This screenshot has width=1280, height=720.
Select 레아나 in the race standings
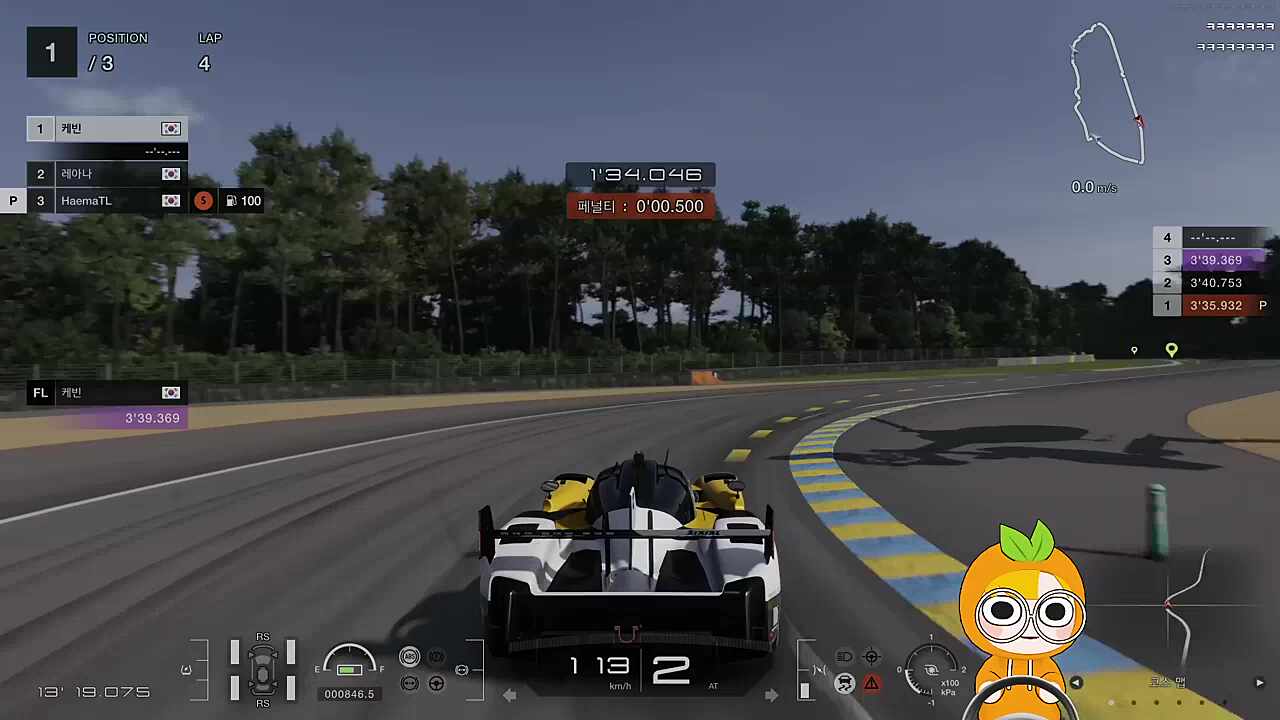(106, 174)
